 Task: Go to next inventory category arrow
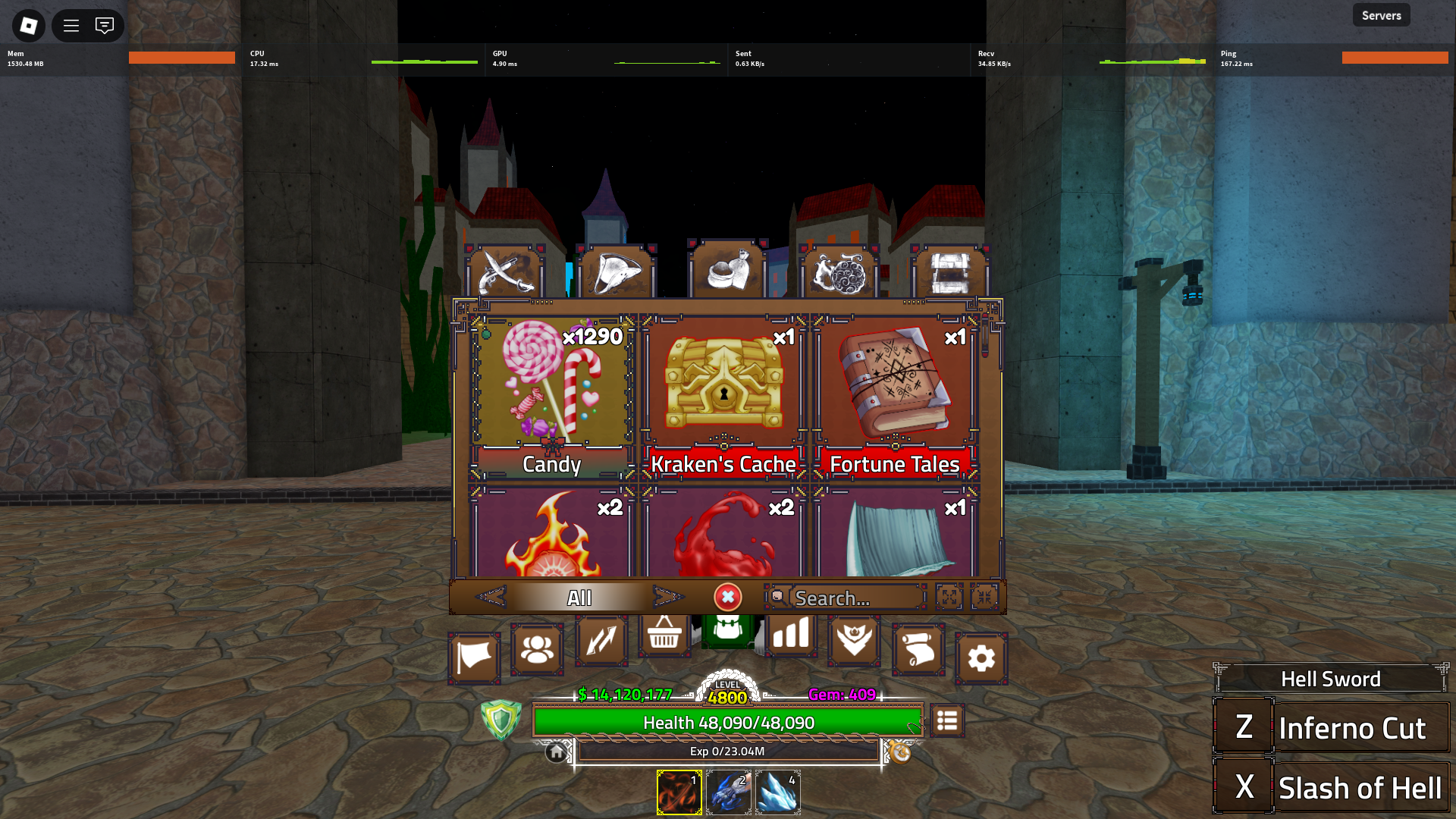(667, 598)
